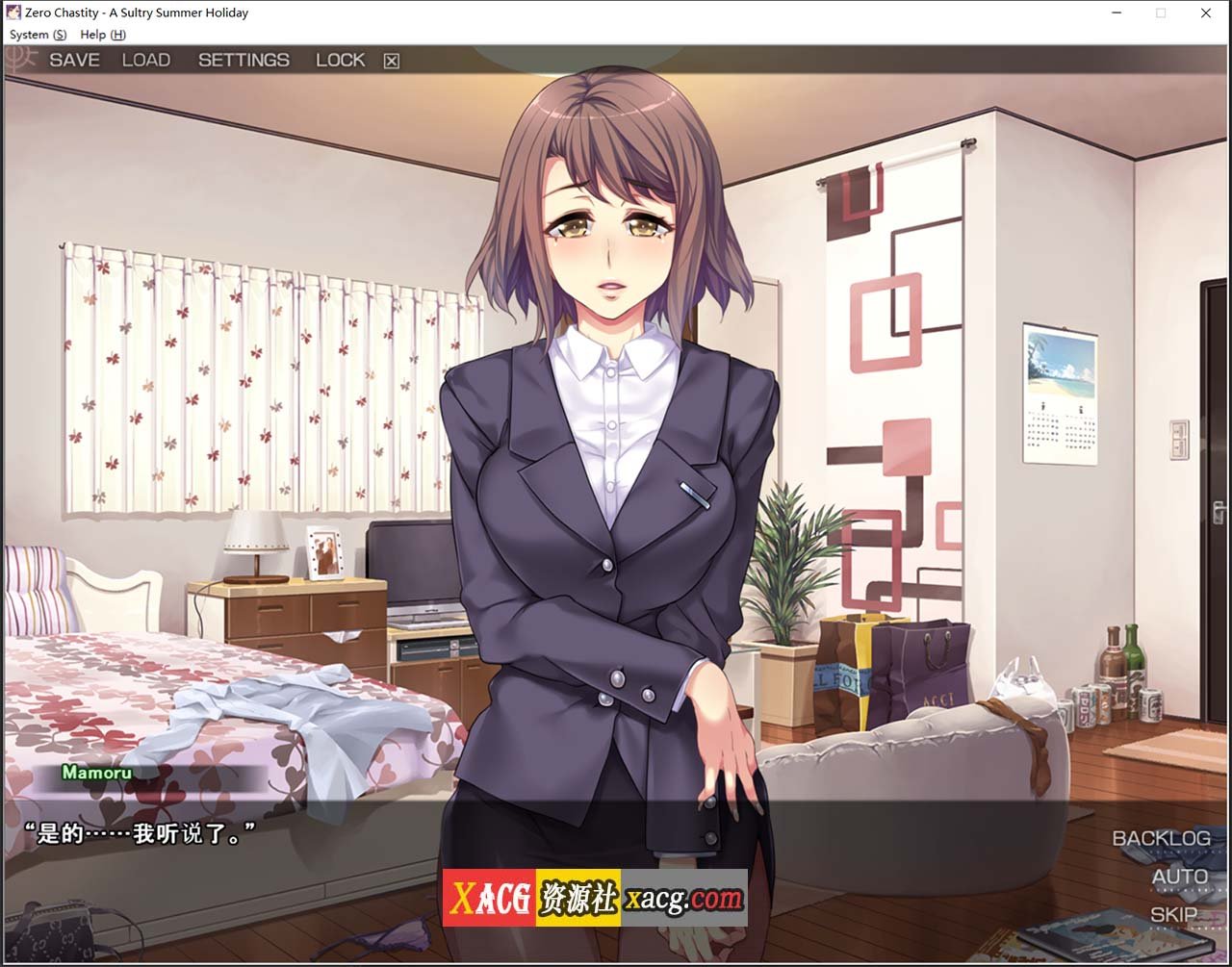The width and height of the screenshot is (1232, 967).
Task: Open the SAVE menu
Action: click(74, 60)
